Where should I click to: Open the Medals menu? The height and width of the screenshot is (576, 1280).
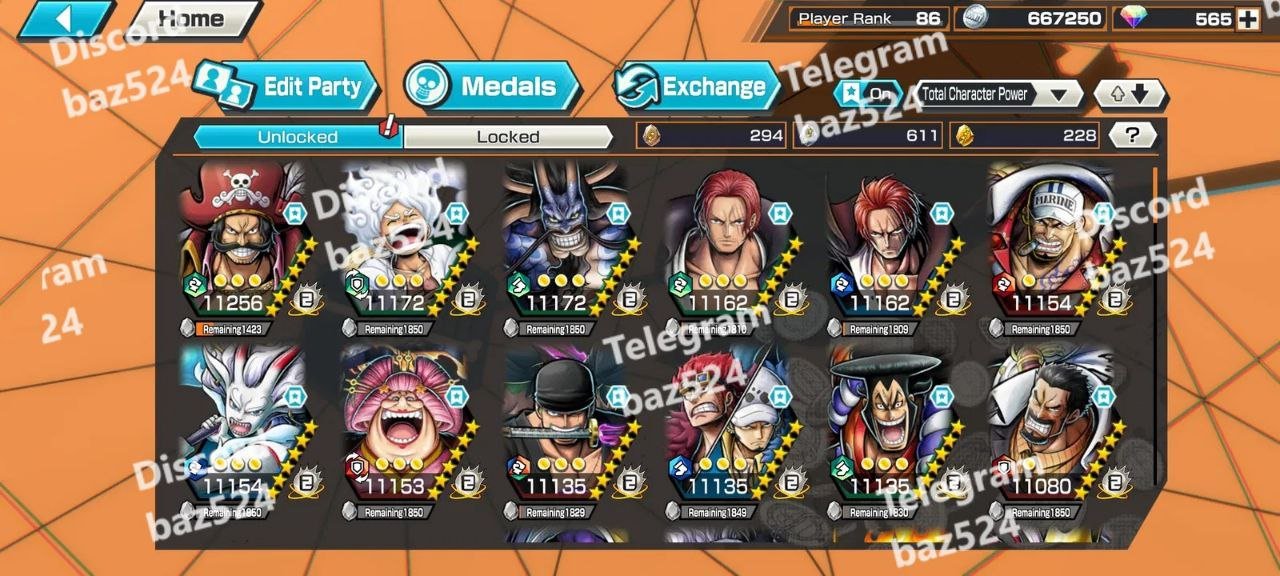coord(494,87)
